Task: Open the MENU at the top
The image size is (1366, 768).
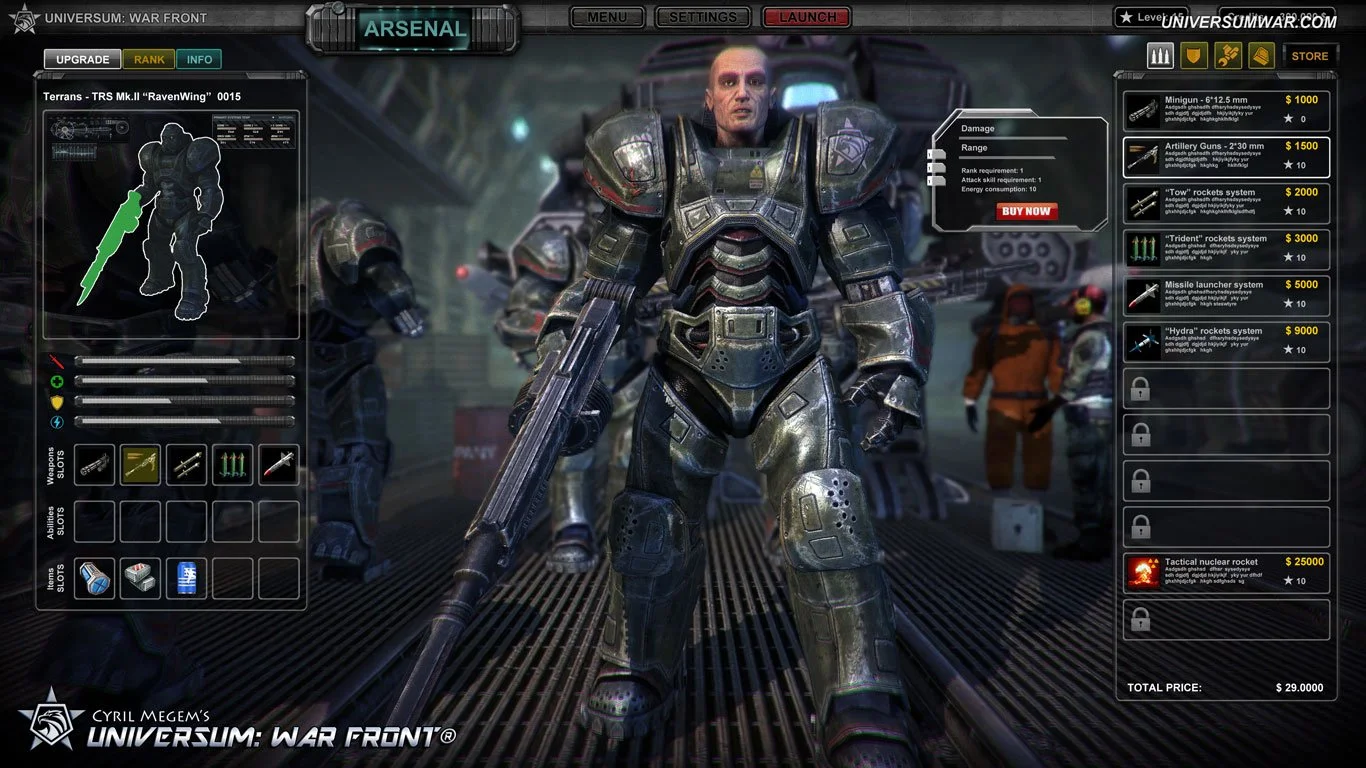Action: [x=607, y=17]
